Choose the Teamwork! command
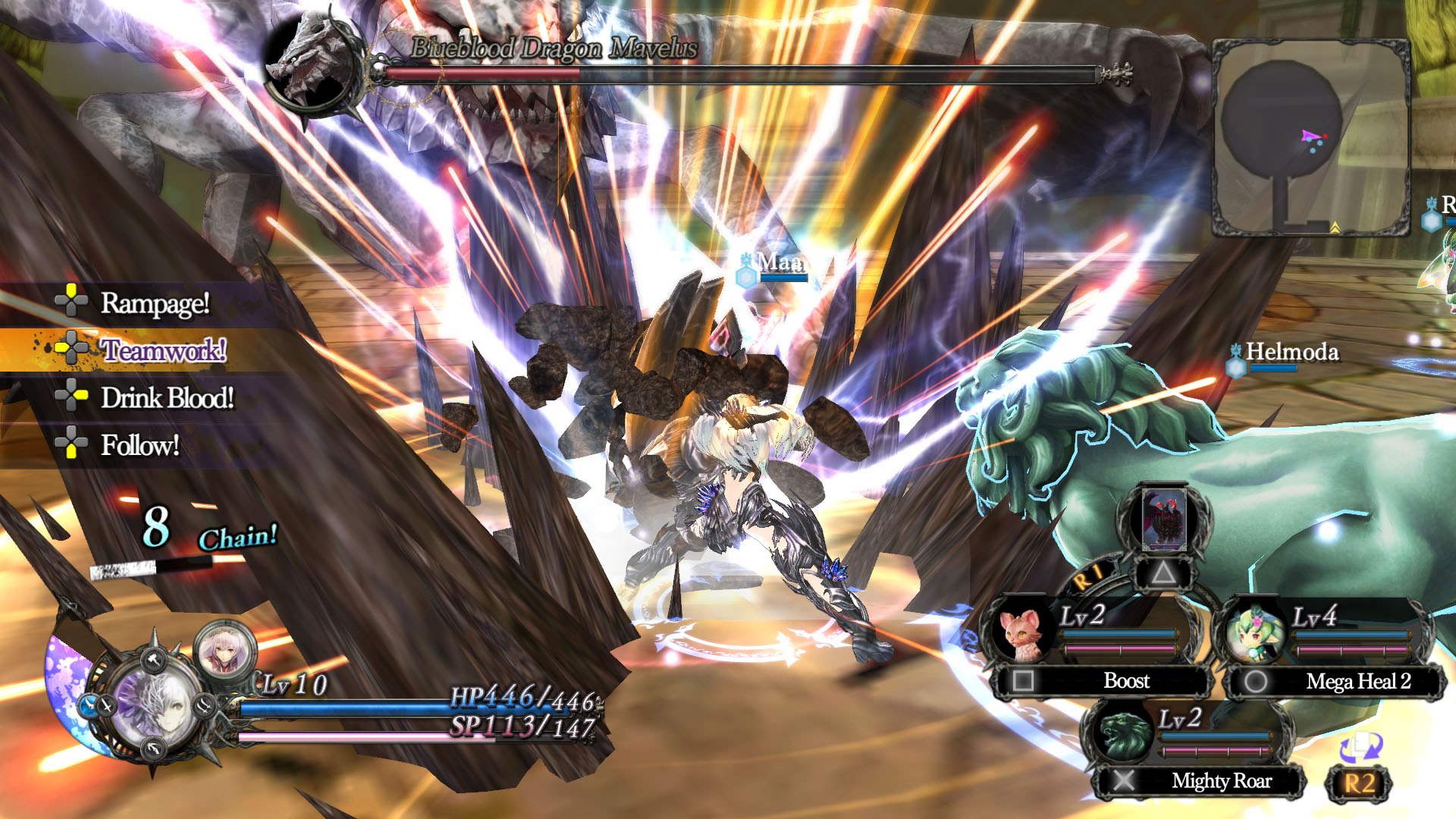Image resolution: width=1456 pixels, height=819 pixels. click(163, 350)
